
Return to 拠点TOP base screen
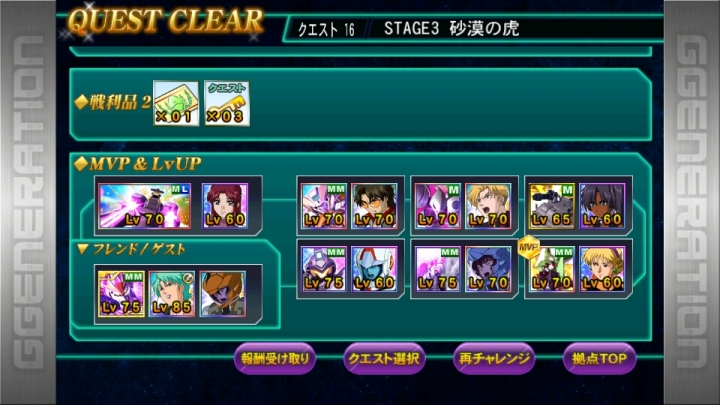tap(600, 357)
